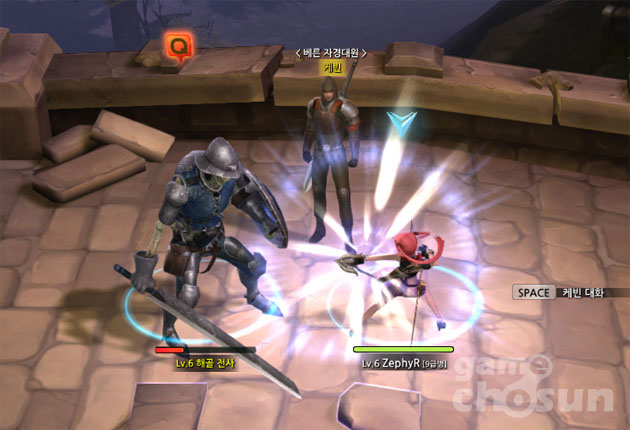Select the 케빈 NPC nameplate
The width and height of the screenshot is (630, 430).
(x=332, y=68)
